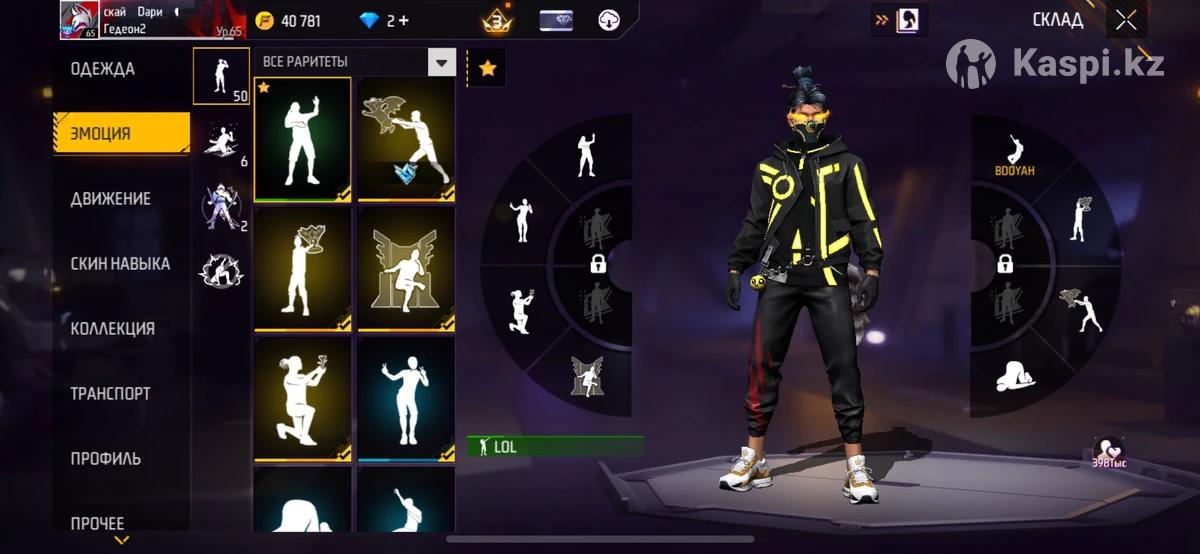Image resolution: width=1200 pixels, height=554 pixels.
Task: Close the СКЛАД screen with the X
Action: point(1126,20)
